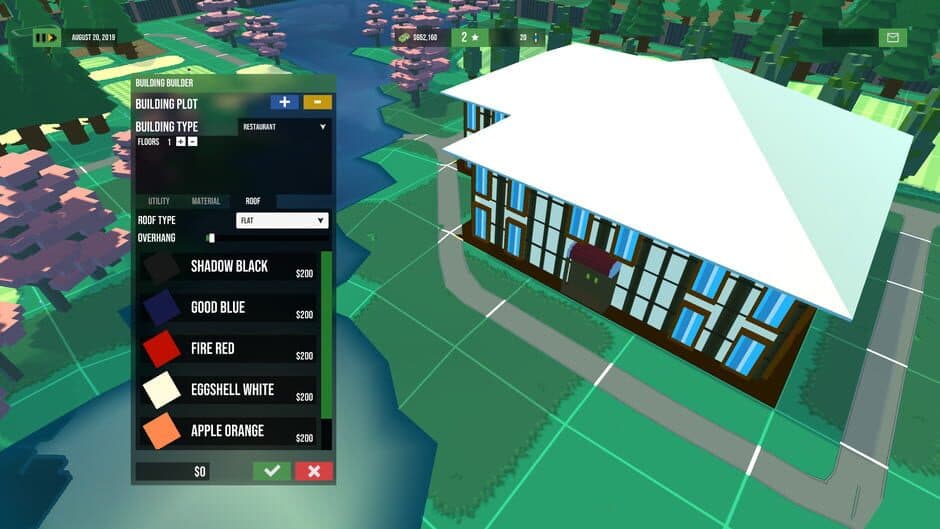This screenshot has height=529, width=940.
Task: Open the Roof Type dropdown set to Flat
Action: coord(282,220)
